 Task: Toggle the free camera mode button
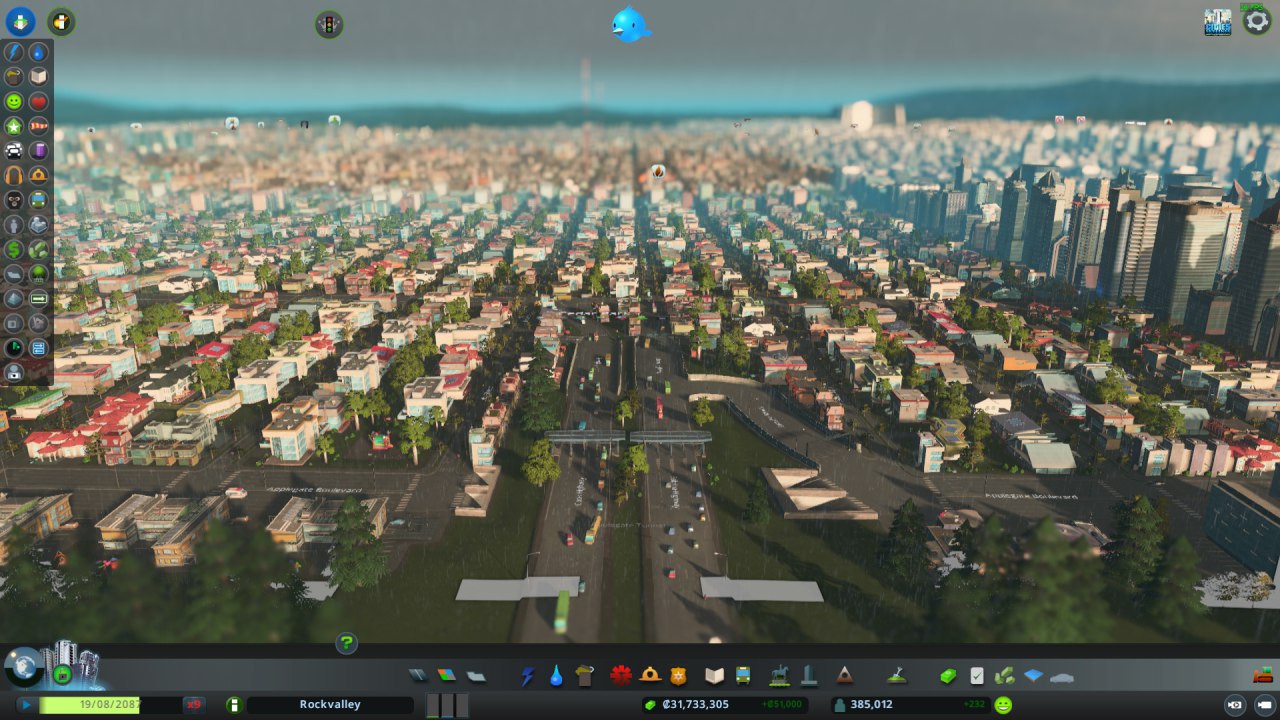tap(1264, 705)
